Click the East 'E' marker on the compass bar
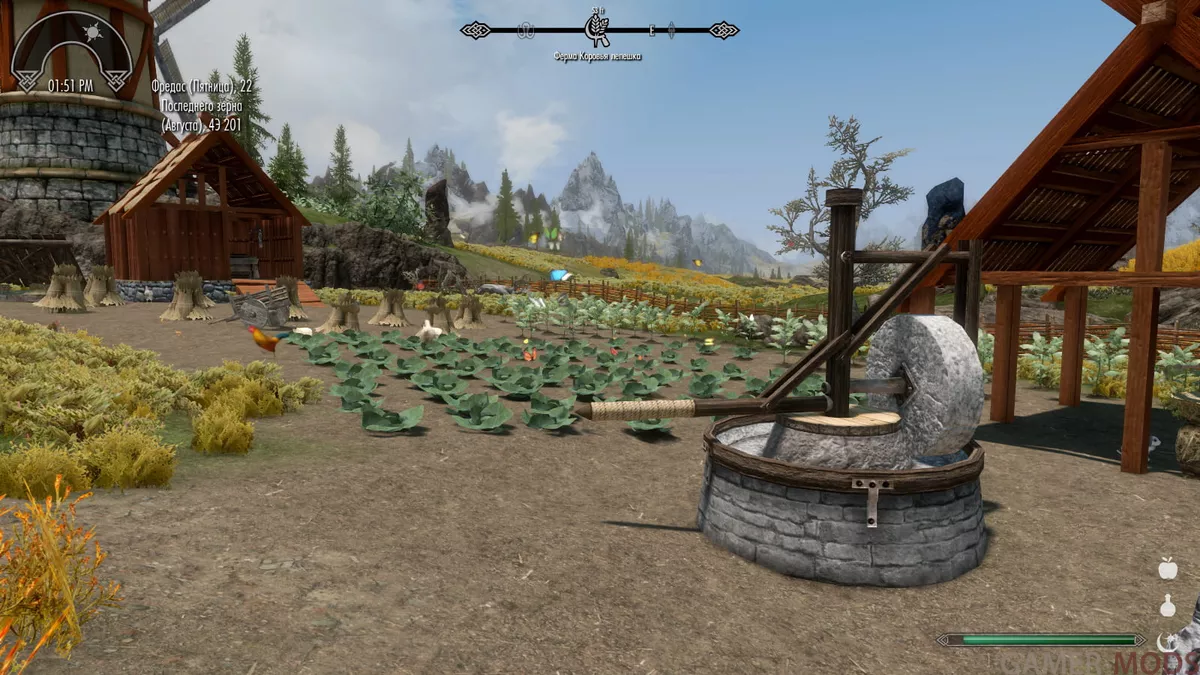1200x675 pixels. tap(651, 31)
